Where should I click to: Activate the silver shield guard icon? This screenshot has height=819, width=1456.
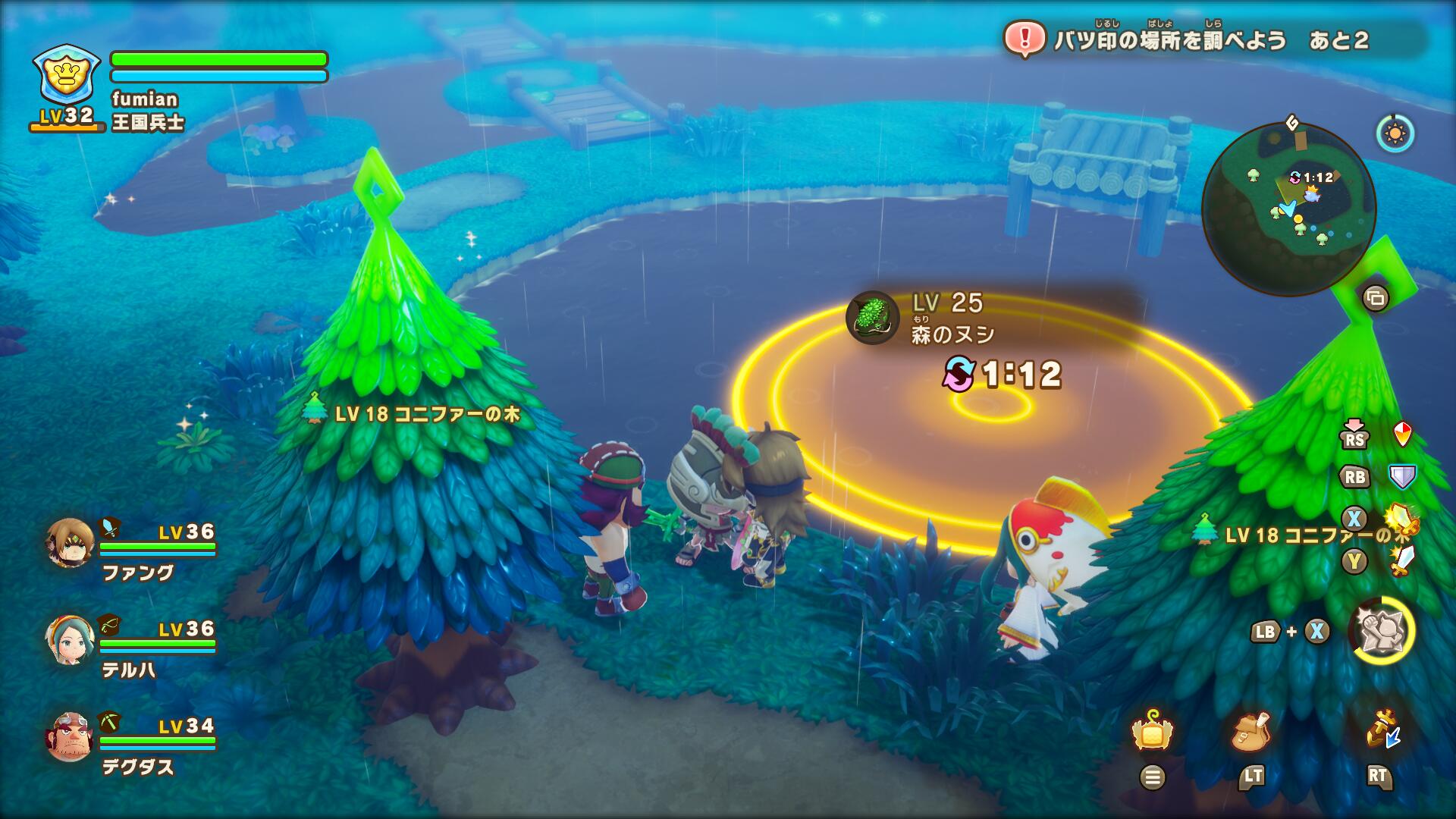click(1402, 476)
